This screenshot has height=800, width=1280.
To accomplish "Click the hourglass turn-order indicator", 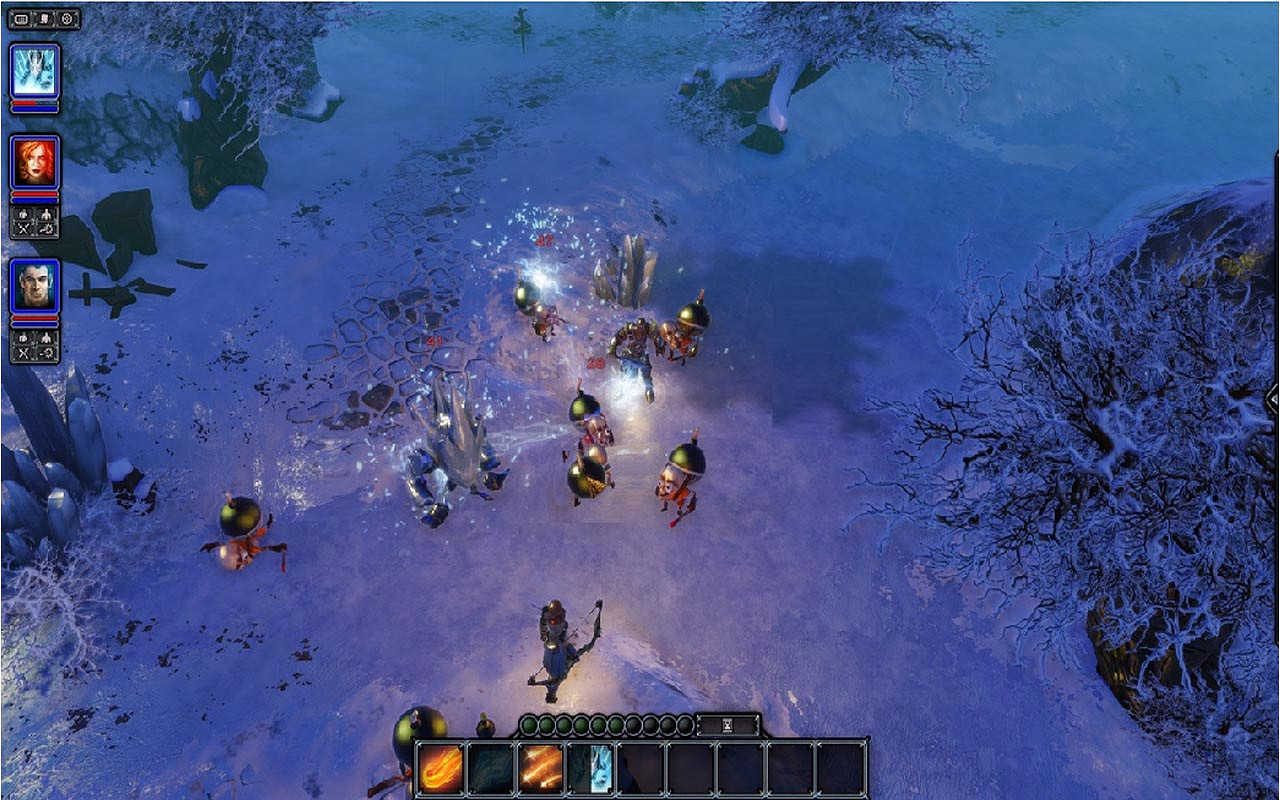I will (x=726, y=724).
